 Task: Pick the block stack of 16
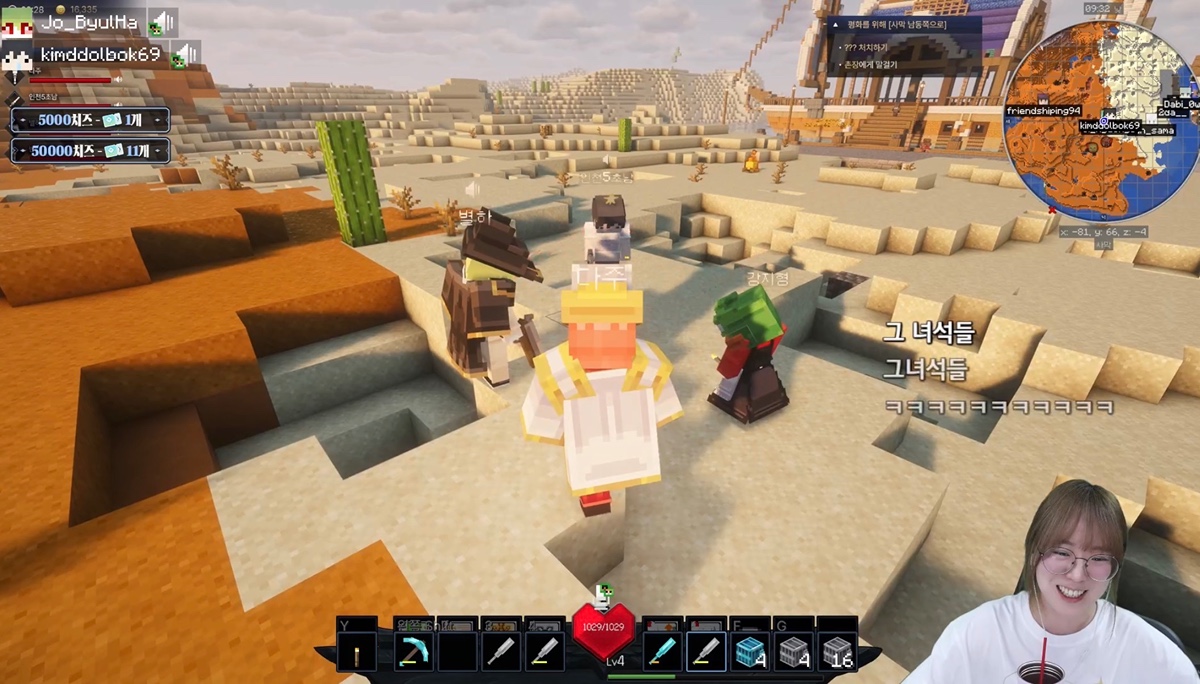pos(837,652)
